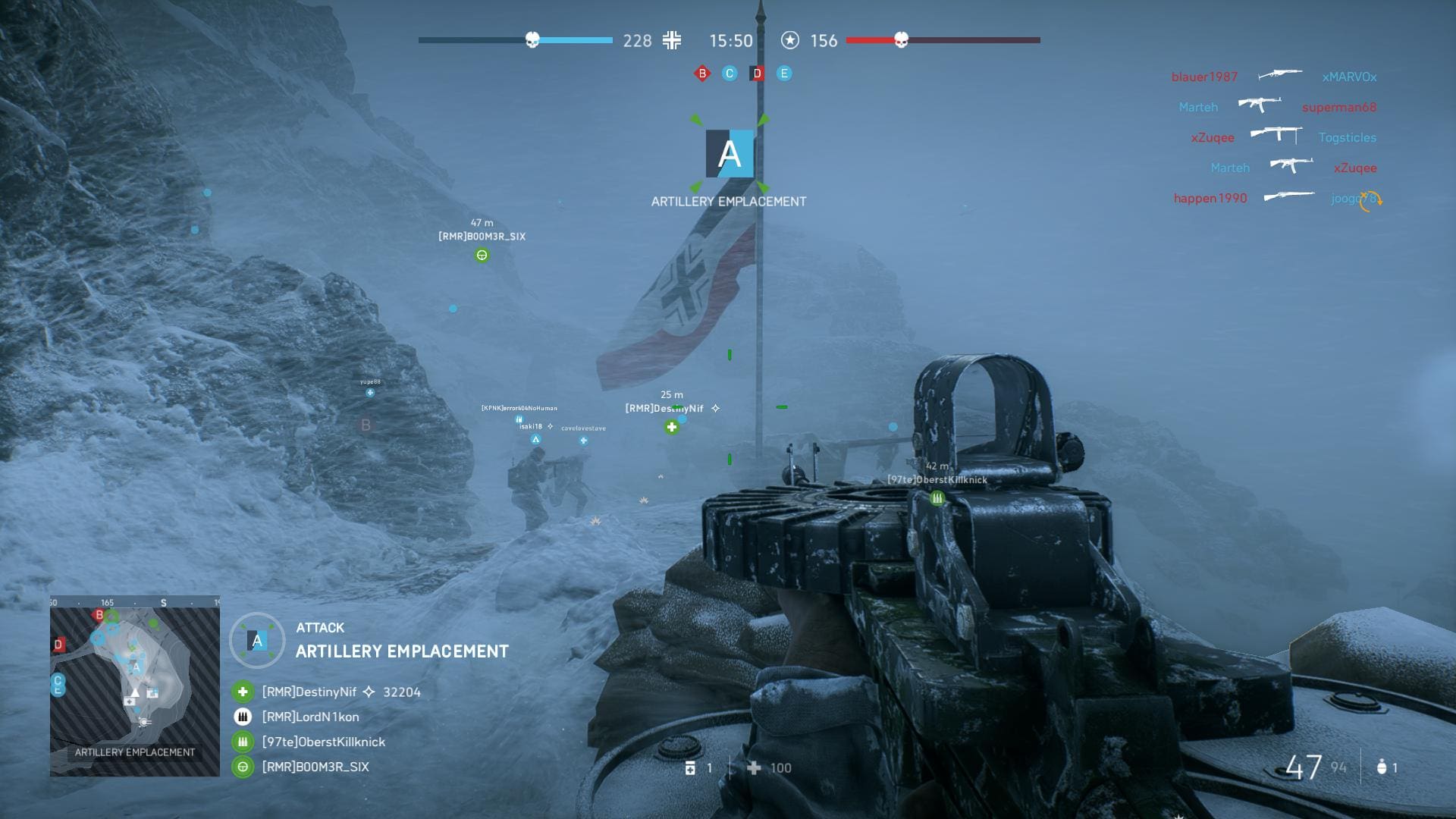Click the happen1990 kill feed entry

click(x=1210, y=198)
